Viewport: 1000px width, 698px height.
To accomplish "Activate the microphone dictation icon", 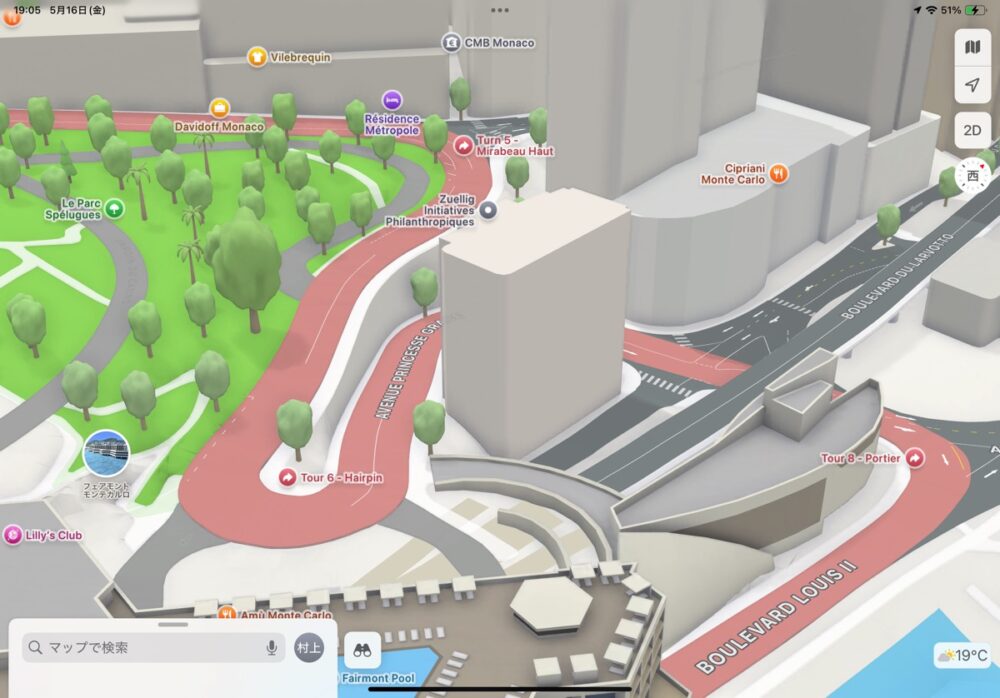I will click(271, 648).
